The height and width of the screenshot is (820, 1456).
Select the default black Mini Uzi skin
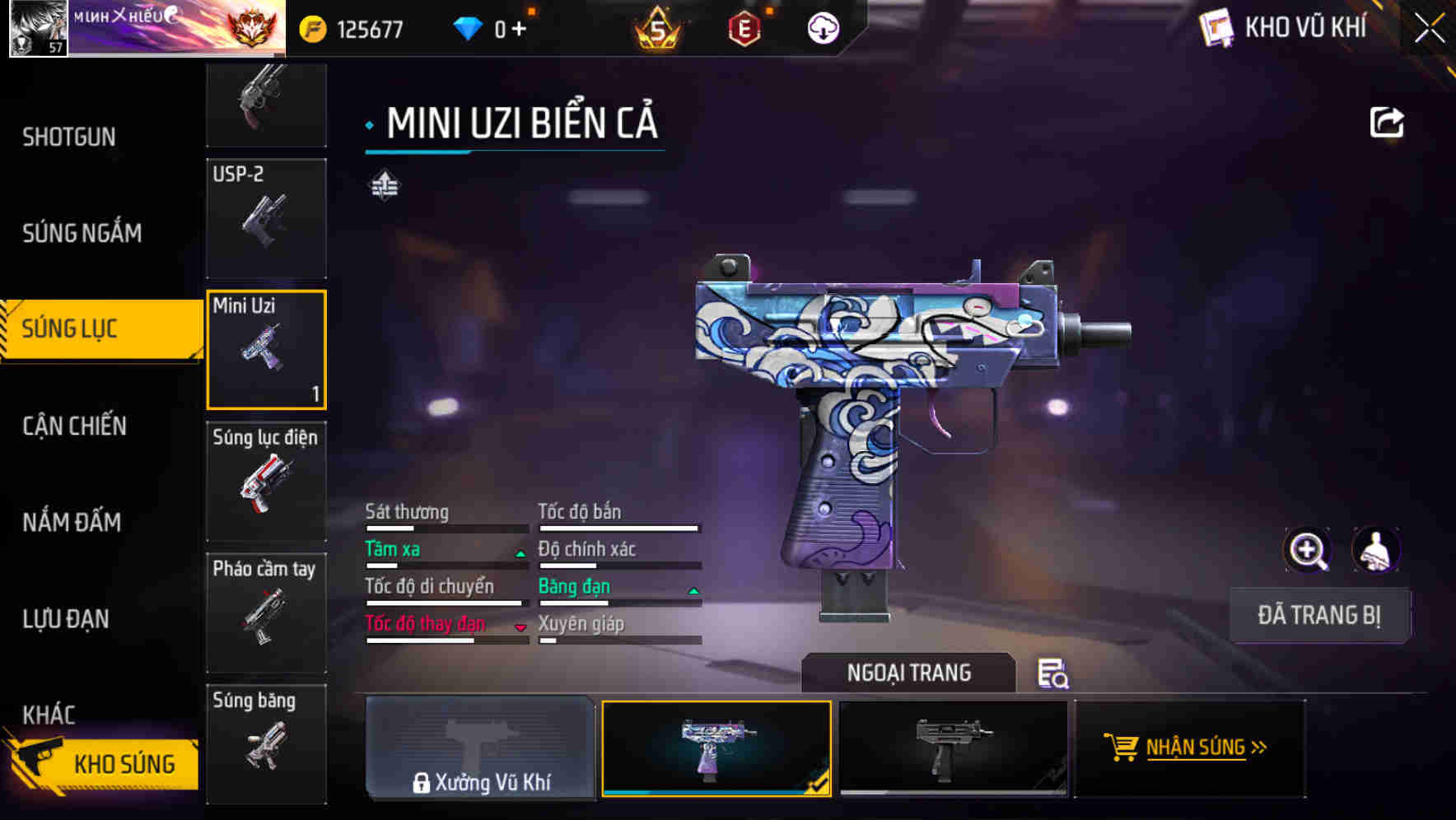[953, 748]
